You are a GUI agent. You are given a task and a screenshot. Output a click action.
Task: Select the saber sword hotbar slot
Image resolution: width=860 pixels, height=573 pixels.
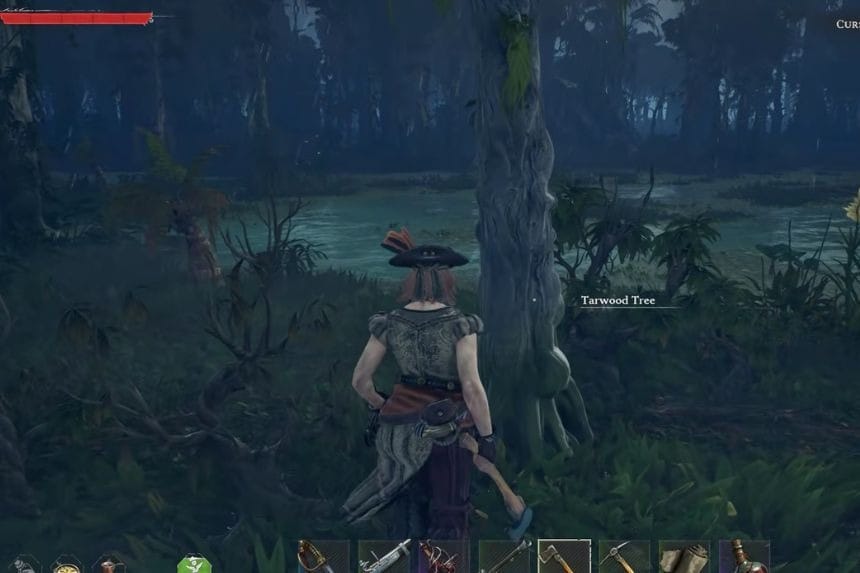point(323,557)
